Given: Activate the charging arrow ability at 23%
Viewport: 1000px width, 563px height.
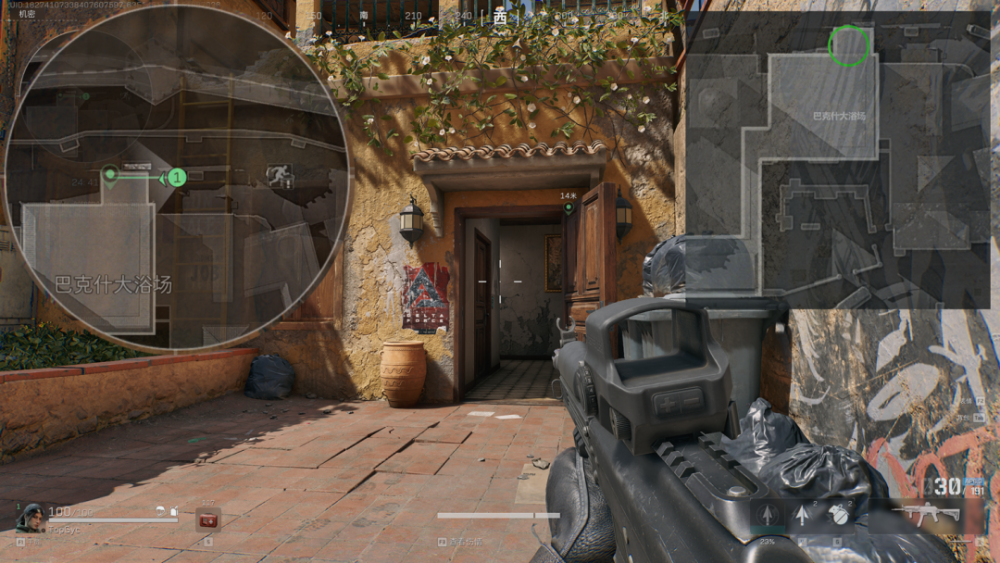Looking at the screenshot, I should click(767, 516).
